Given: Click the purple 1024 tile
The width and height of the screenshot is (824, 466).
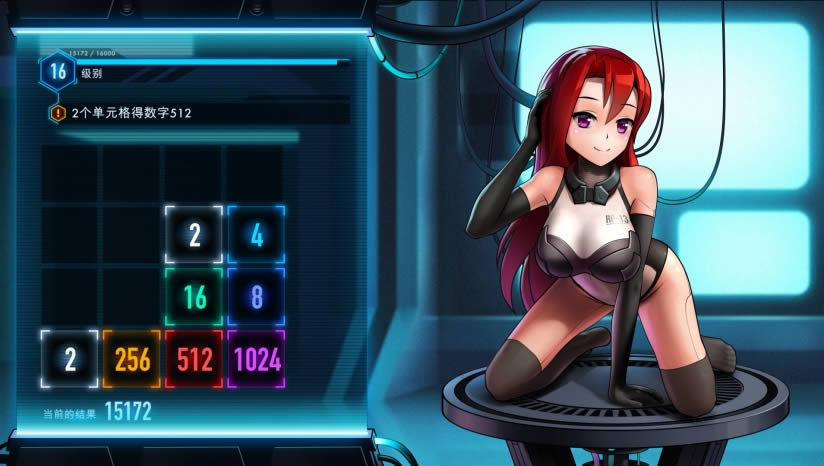Looking at the screenshot, I should 256,359.
